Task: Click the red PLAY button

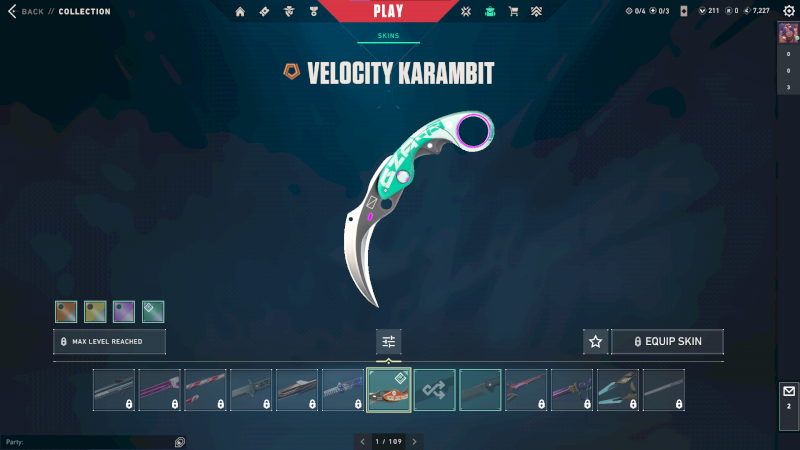Action: click(x=388, y=11)
